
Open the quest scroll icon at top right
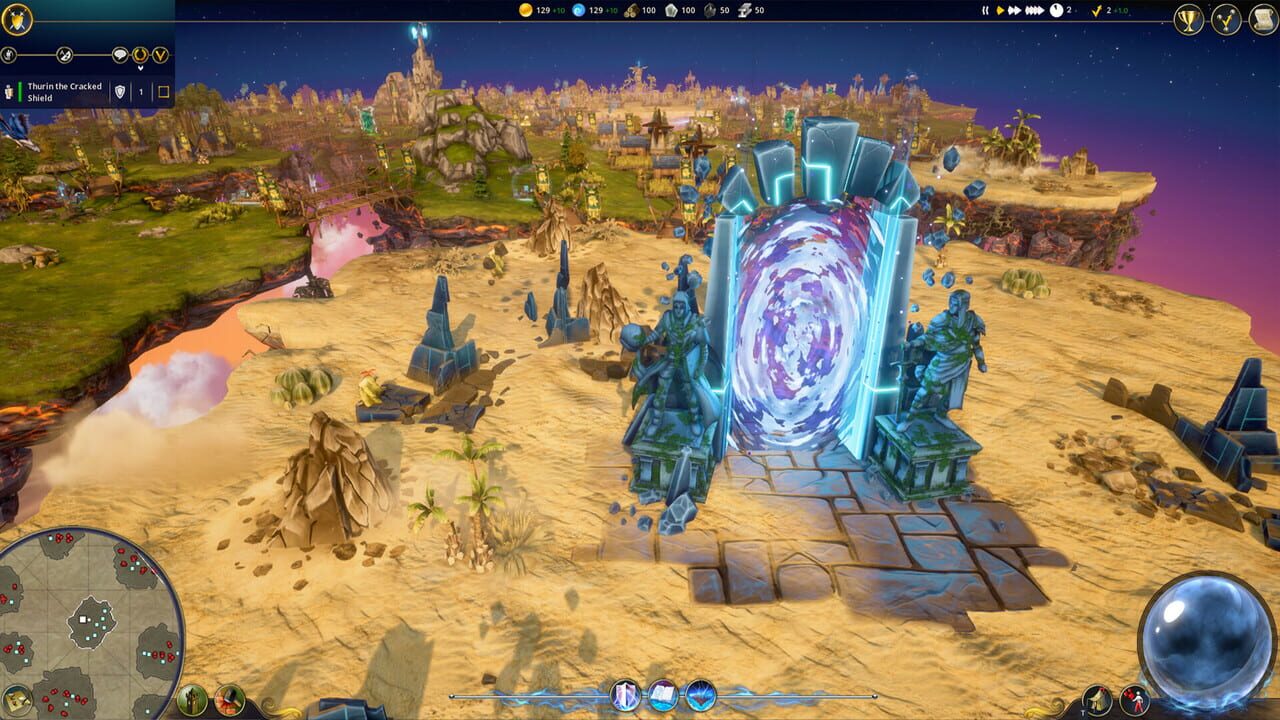1263,18
